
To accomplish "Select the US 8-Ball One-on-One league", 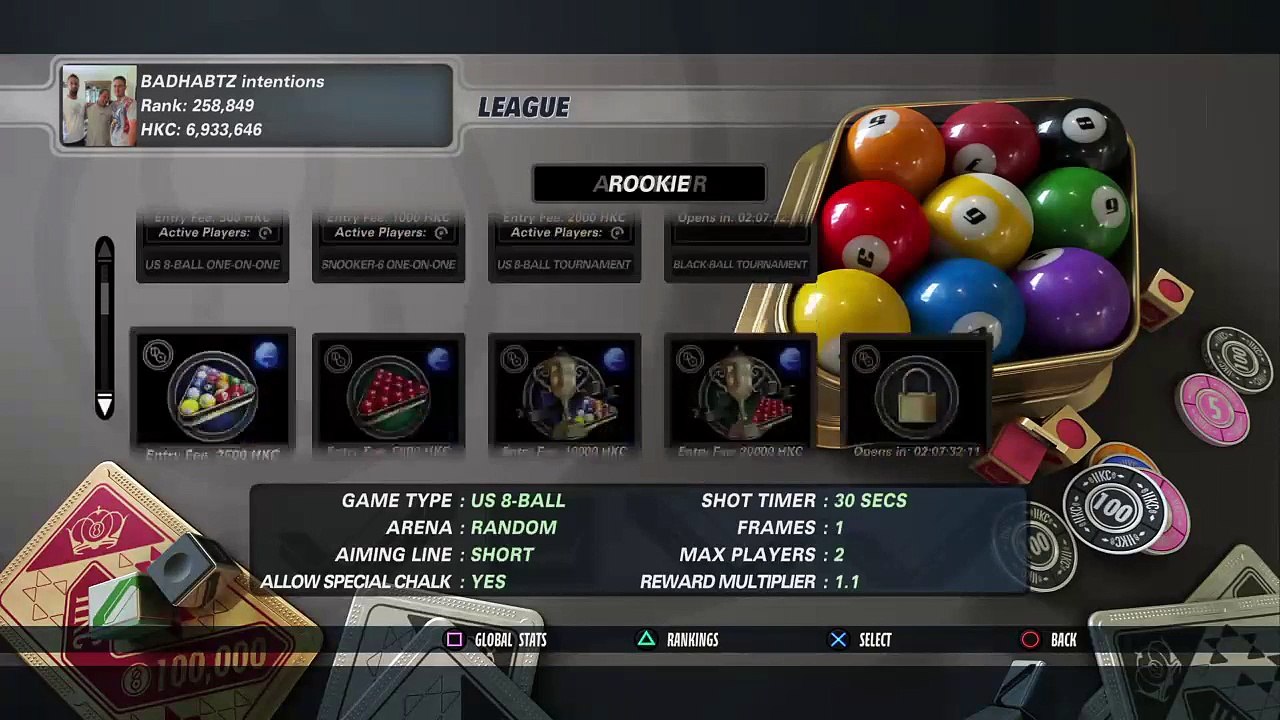I will pyautogui.click(x=212, y=247).
